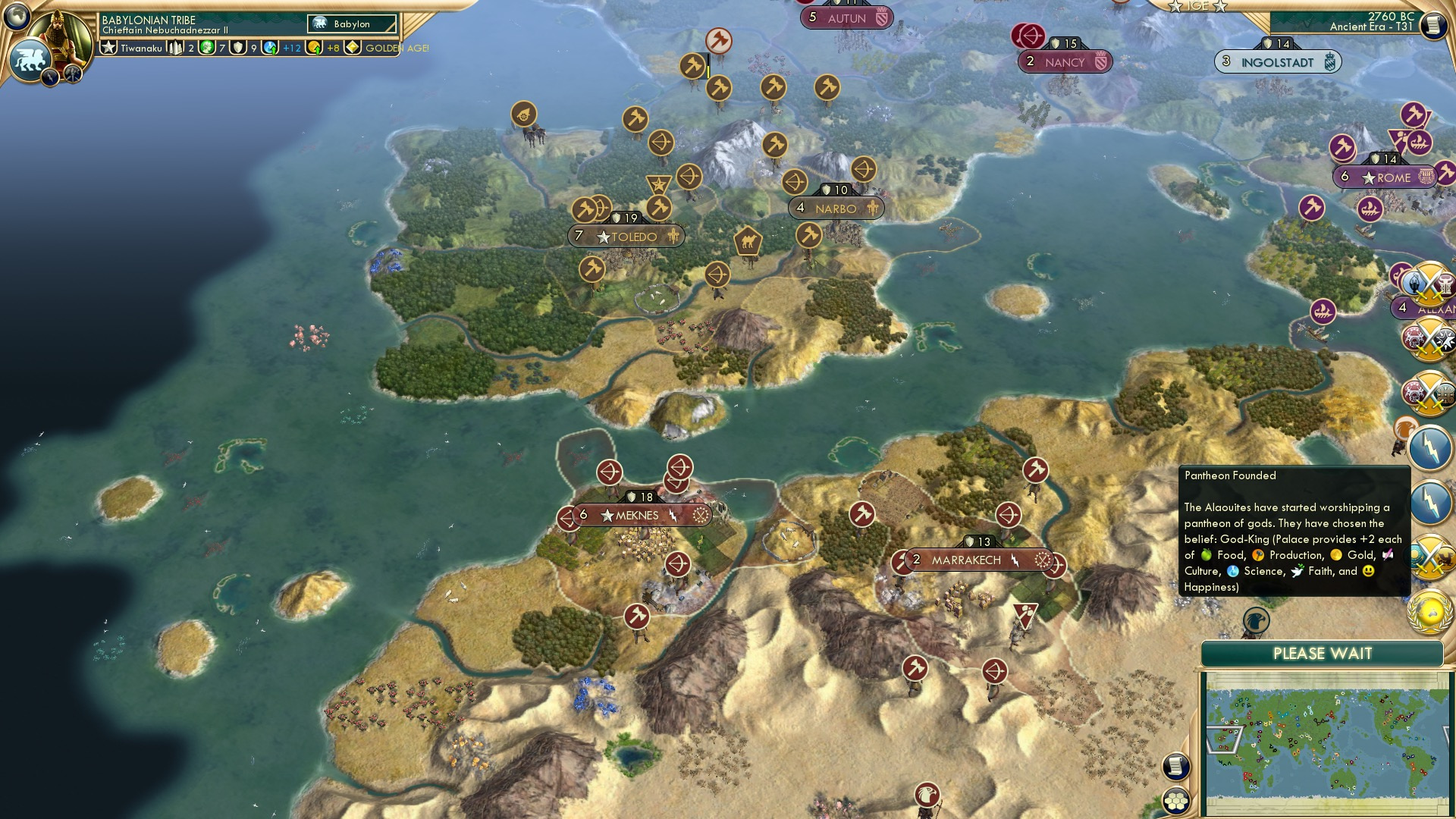Image resolution: width=1456 pixels, height=819 pixels.
Task: Toggle the IGE editor star button
Action: pos(1197,6)
